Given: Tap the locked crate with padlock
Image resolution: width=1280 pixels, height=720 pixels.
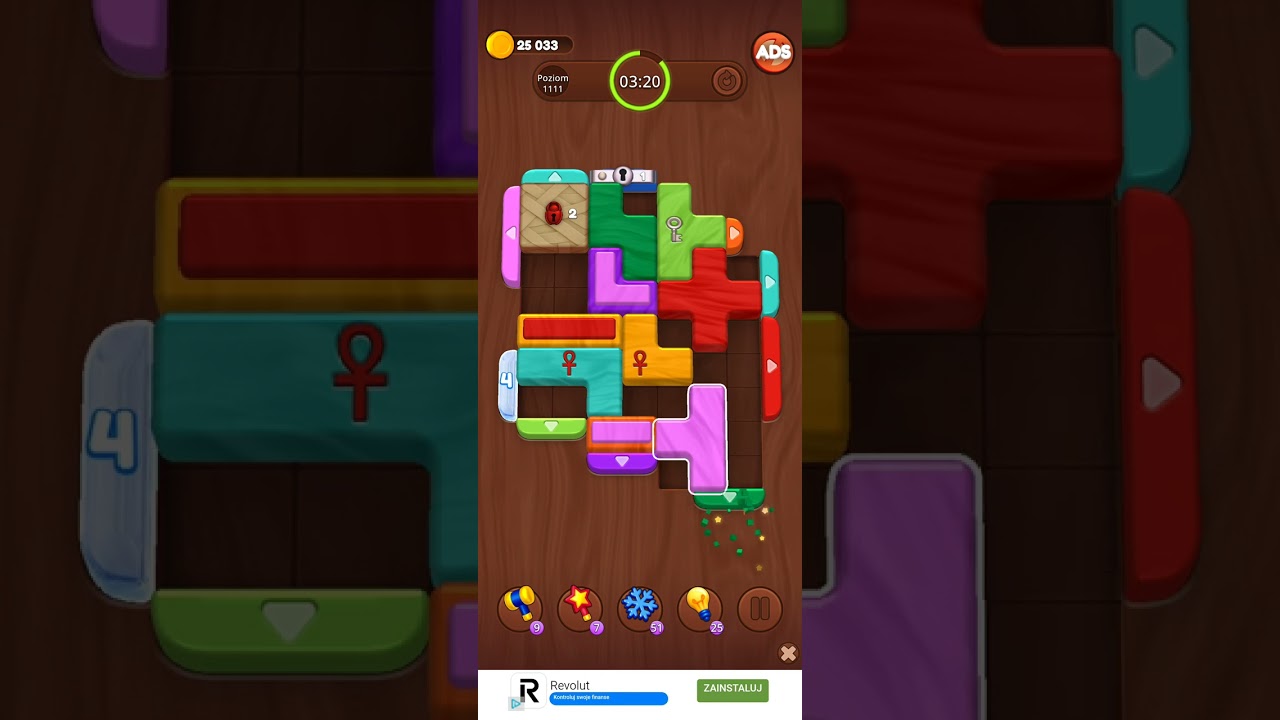Looking at the screenshot, I should click(x=554, y=214).
